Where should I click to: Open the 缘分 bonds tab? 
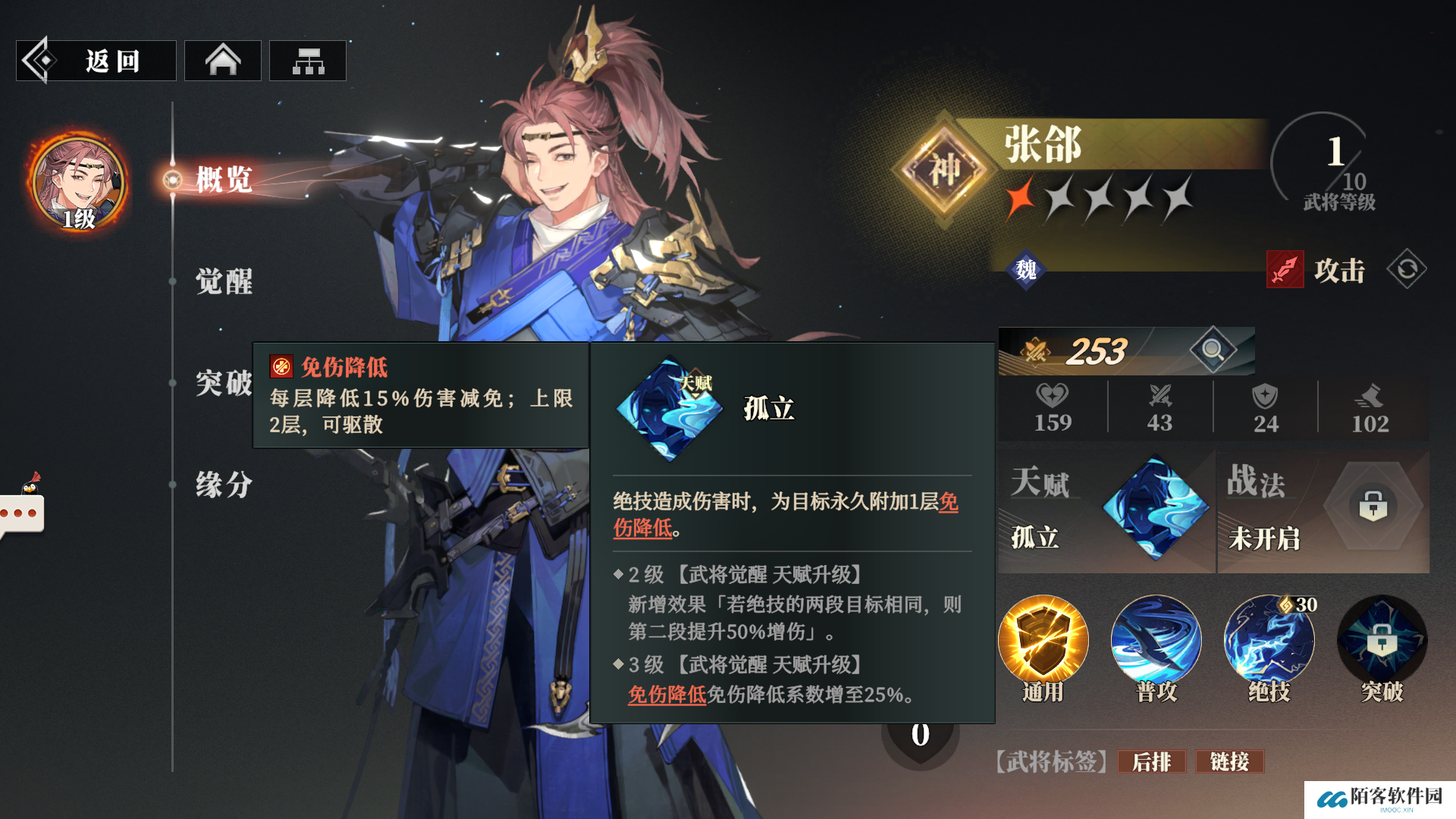(223, 485)
